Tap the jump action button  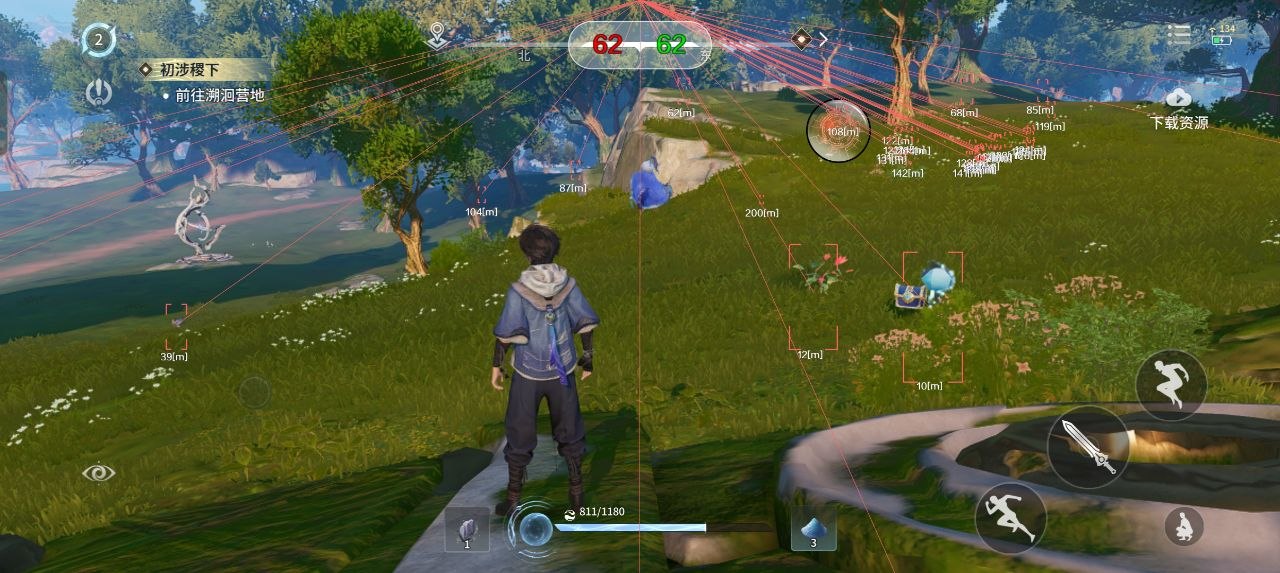(1170, 384)
